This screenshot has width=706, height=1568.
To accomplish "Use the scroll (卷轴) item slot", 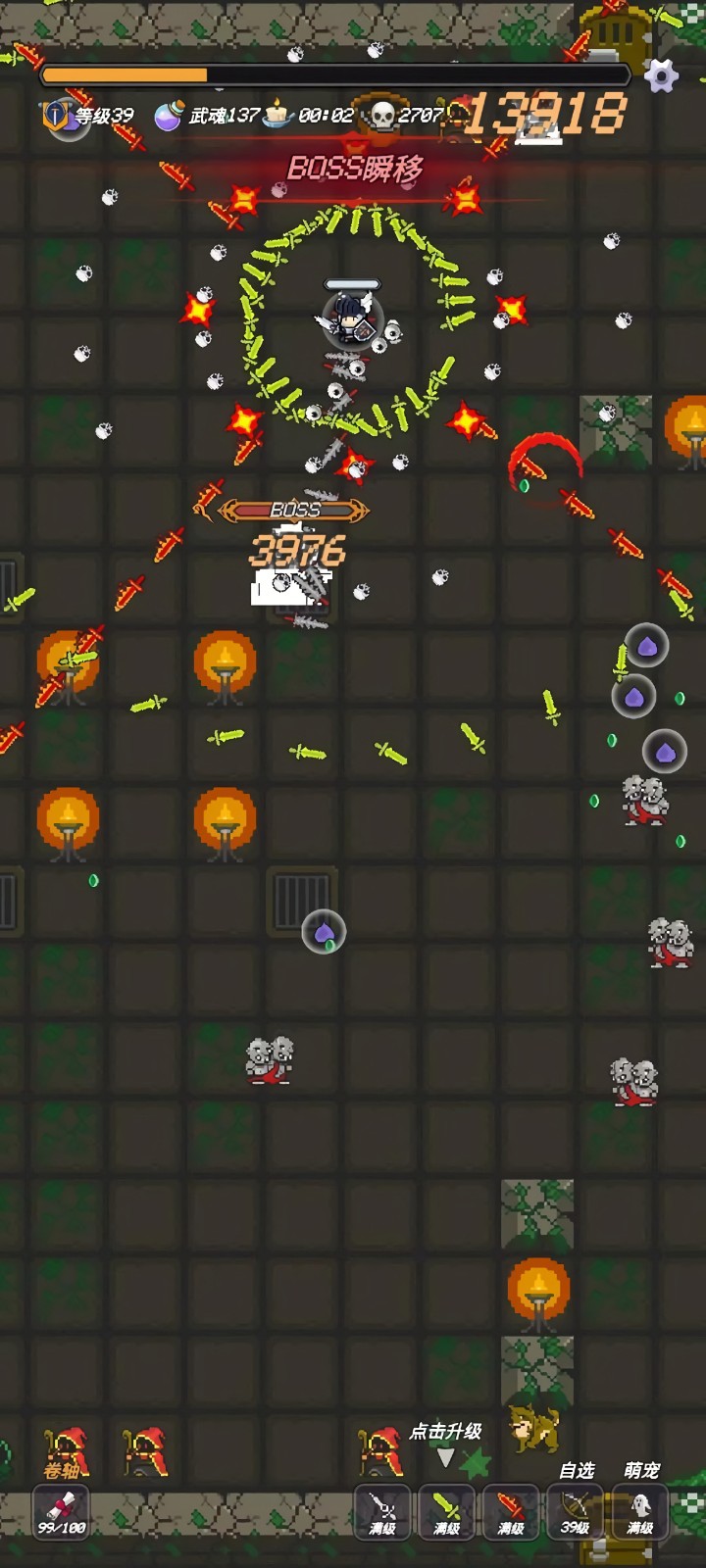I will [61, 1511].
